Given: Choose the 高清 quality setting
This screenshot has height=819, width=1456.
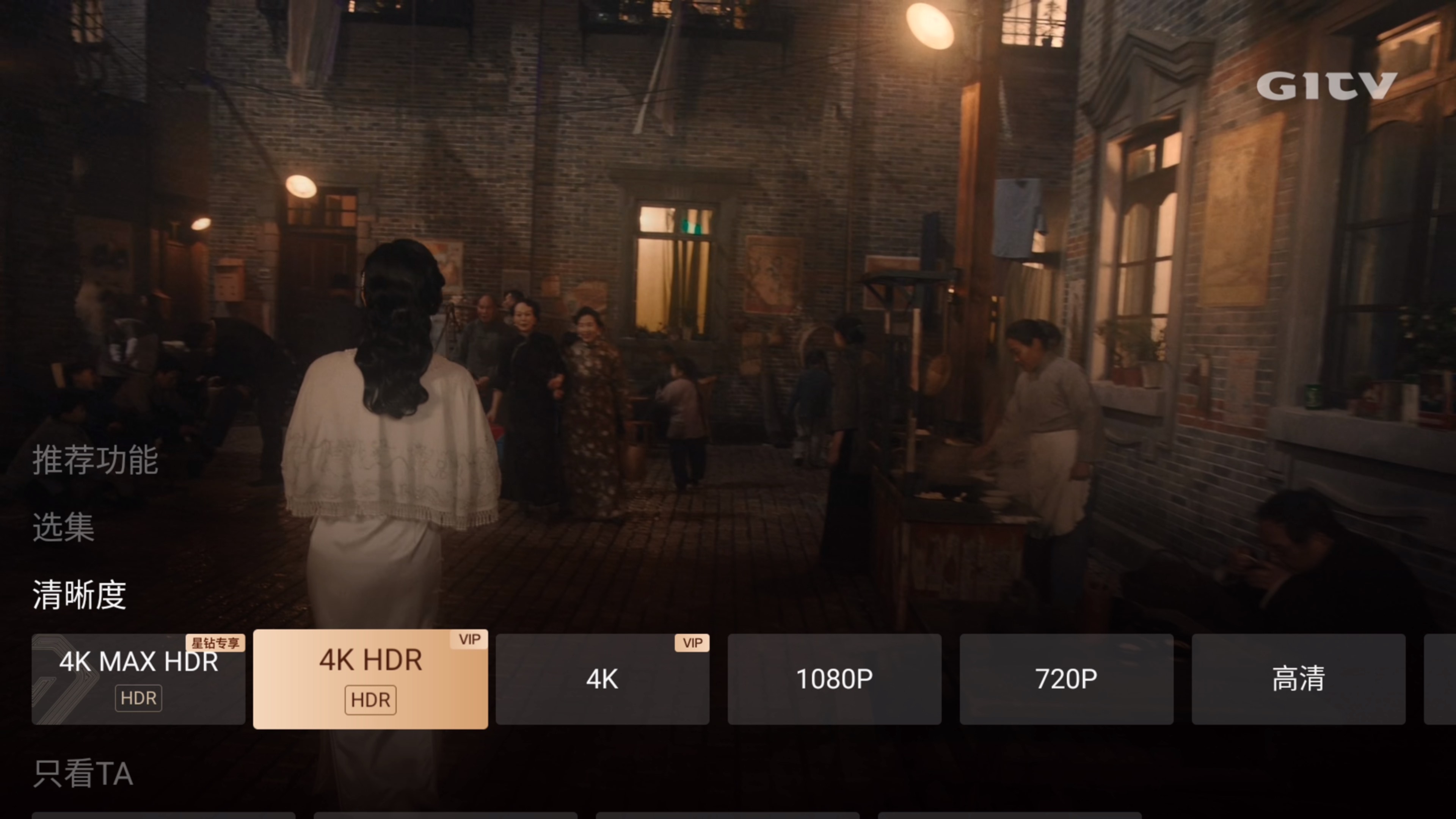Looking at the screenshot, I should click(x=1299, y=679).
